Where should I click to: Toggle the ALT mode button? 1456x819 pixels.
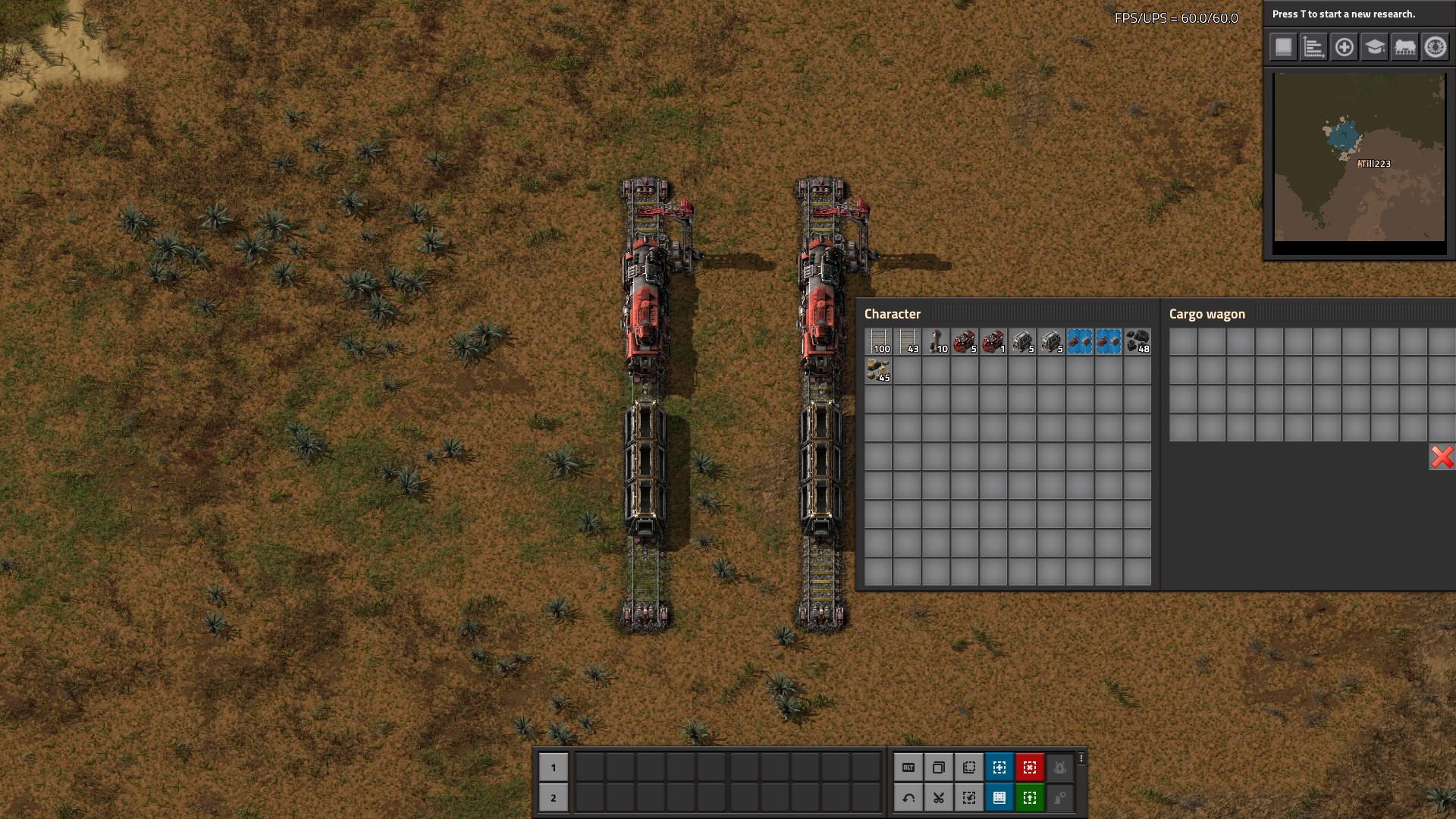tap(908, 767)
